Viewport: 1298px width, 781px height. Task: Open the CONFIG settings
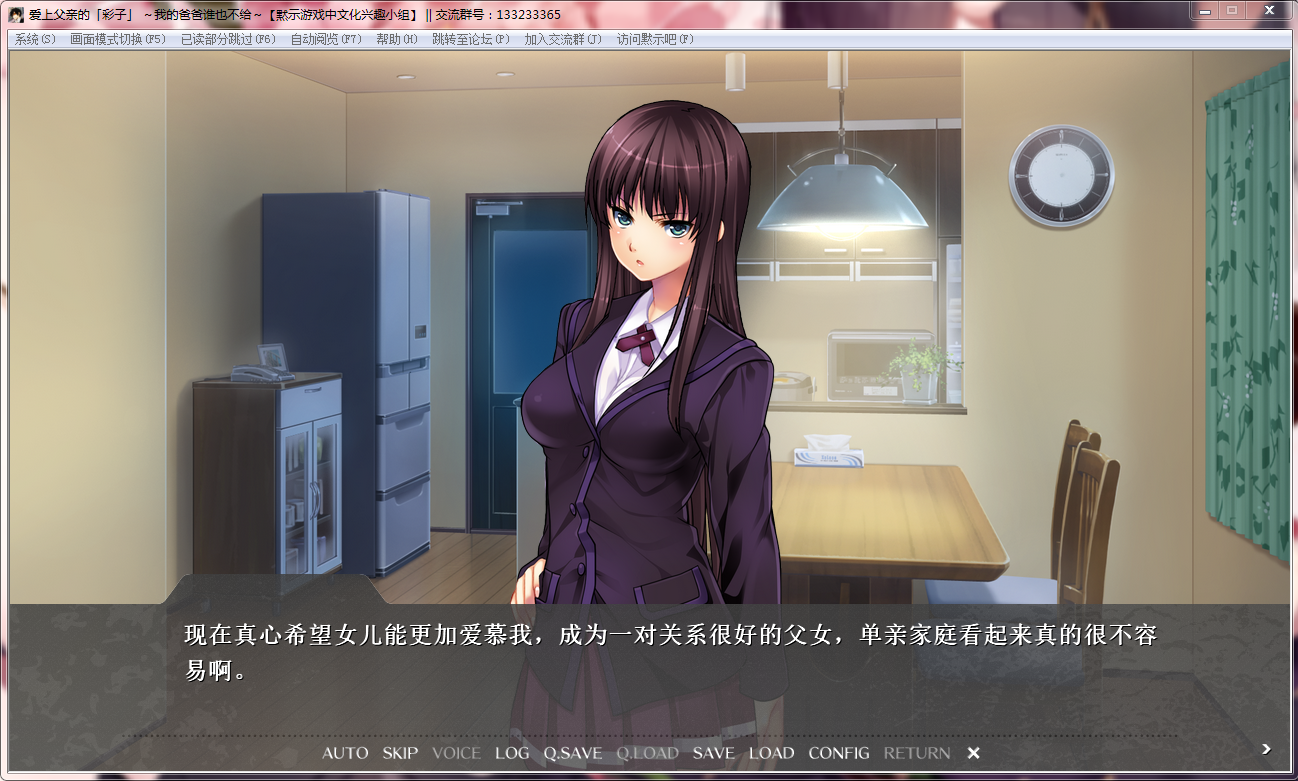coord(839,753)
